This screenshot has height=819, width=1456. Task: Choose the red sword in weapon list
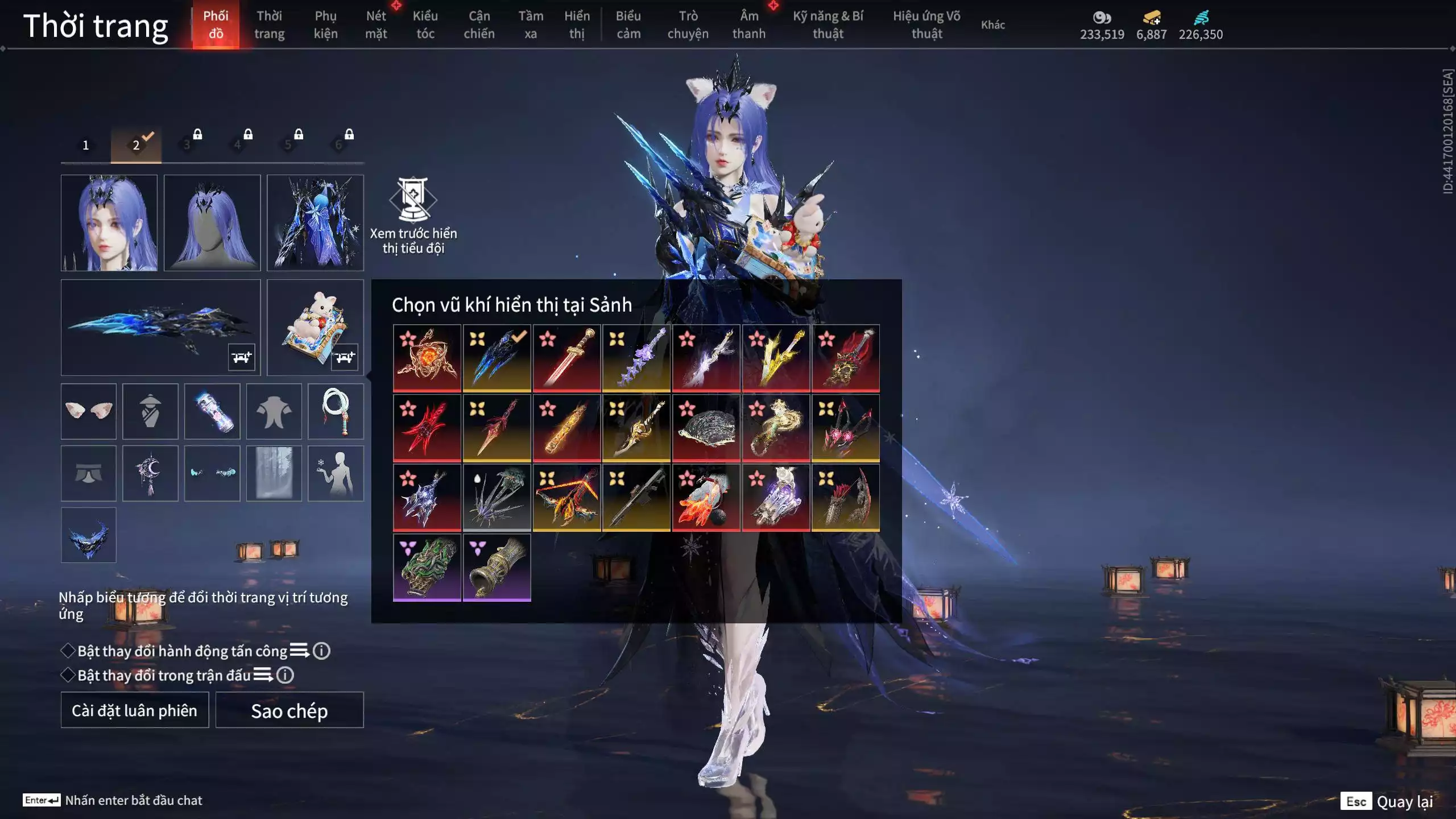click(x=566, y=358)
